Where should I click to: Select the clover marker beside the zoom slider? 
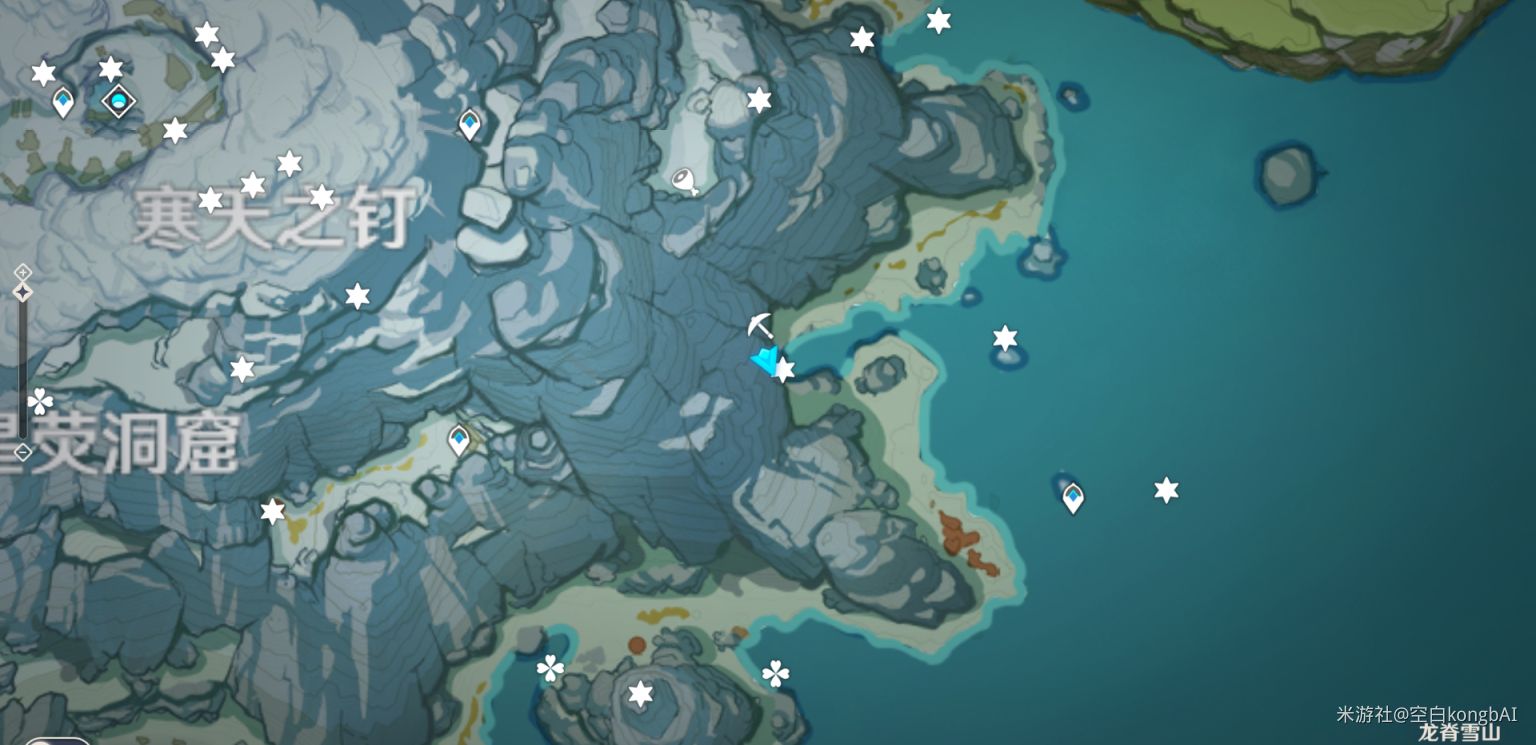(41, 402)
